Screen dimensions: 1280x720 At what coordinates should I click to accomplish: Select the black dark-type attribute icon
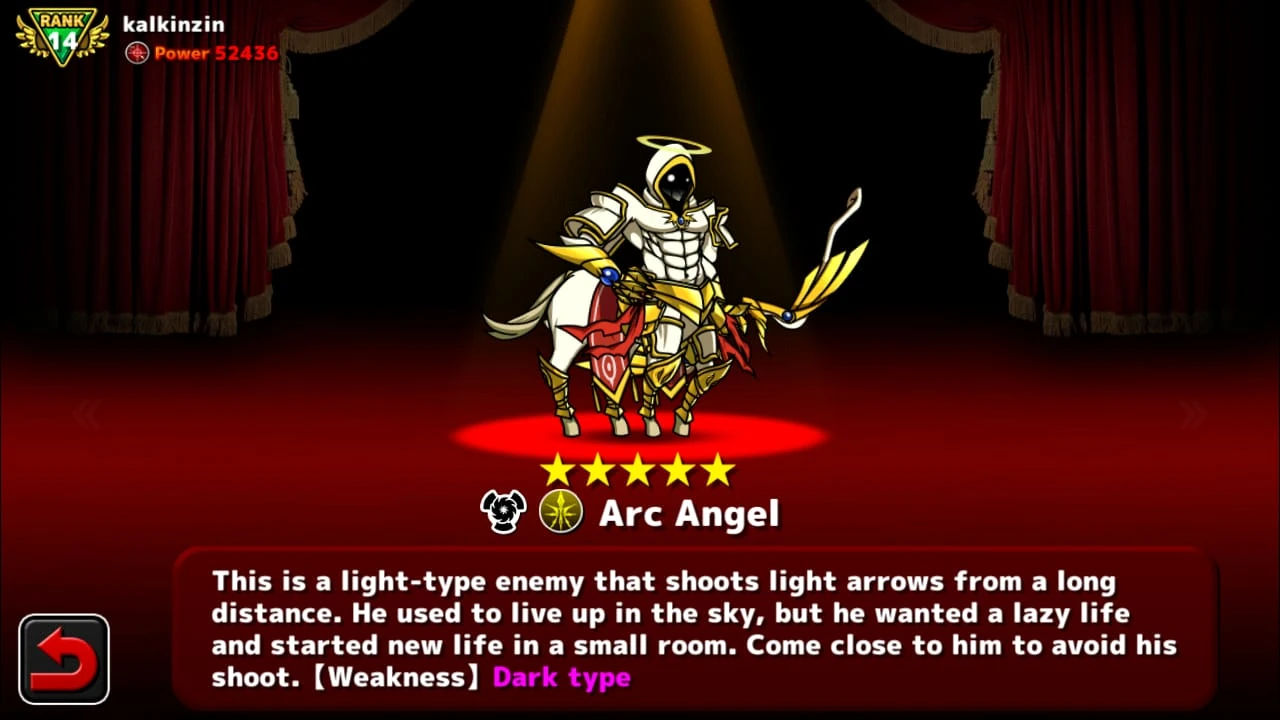point(503,512)
